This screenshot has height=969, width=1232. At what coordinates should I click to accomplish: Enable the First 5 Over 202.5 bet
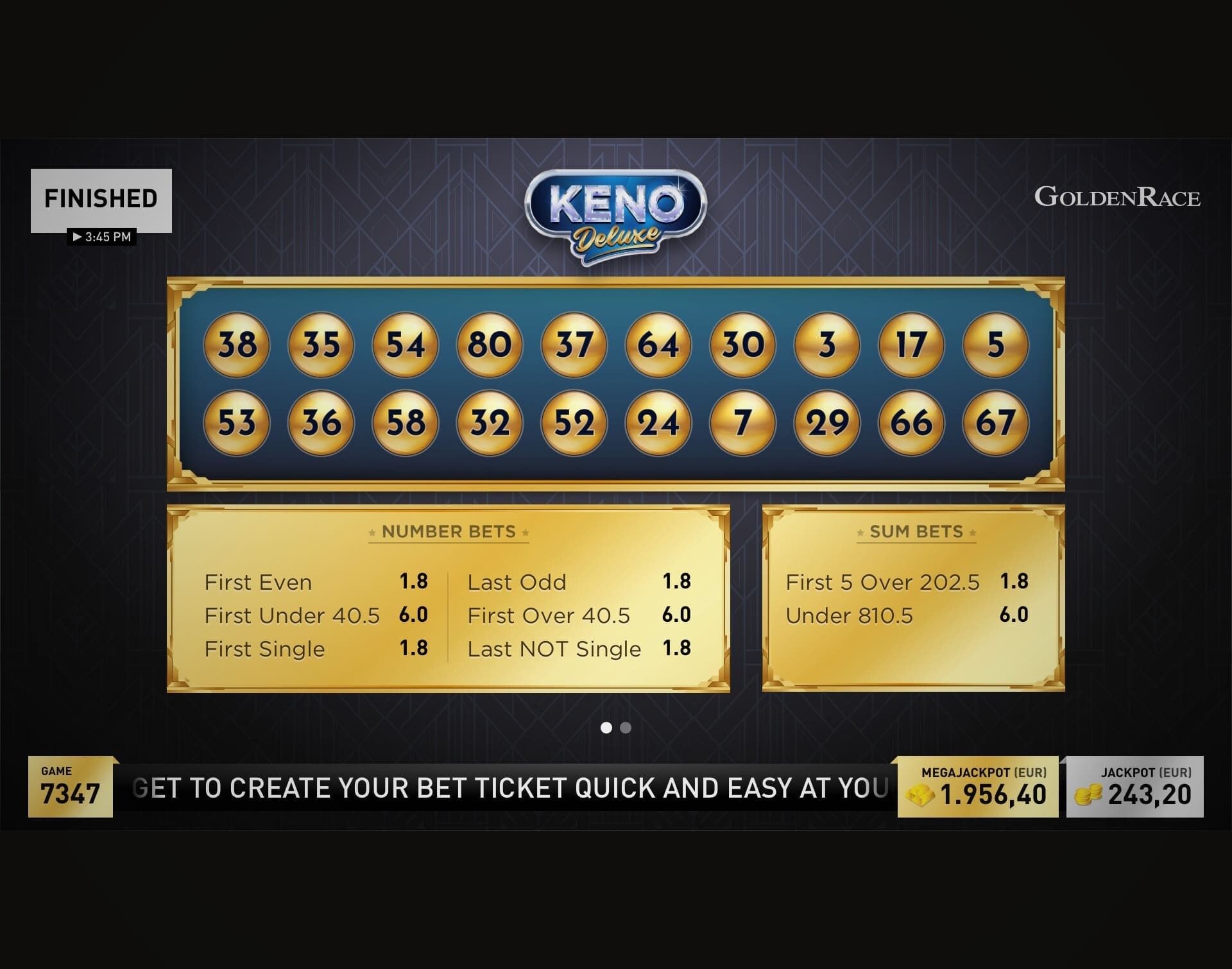click(882, 582)
